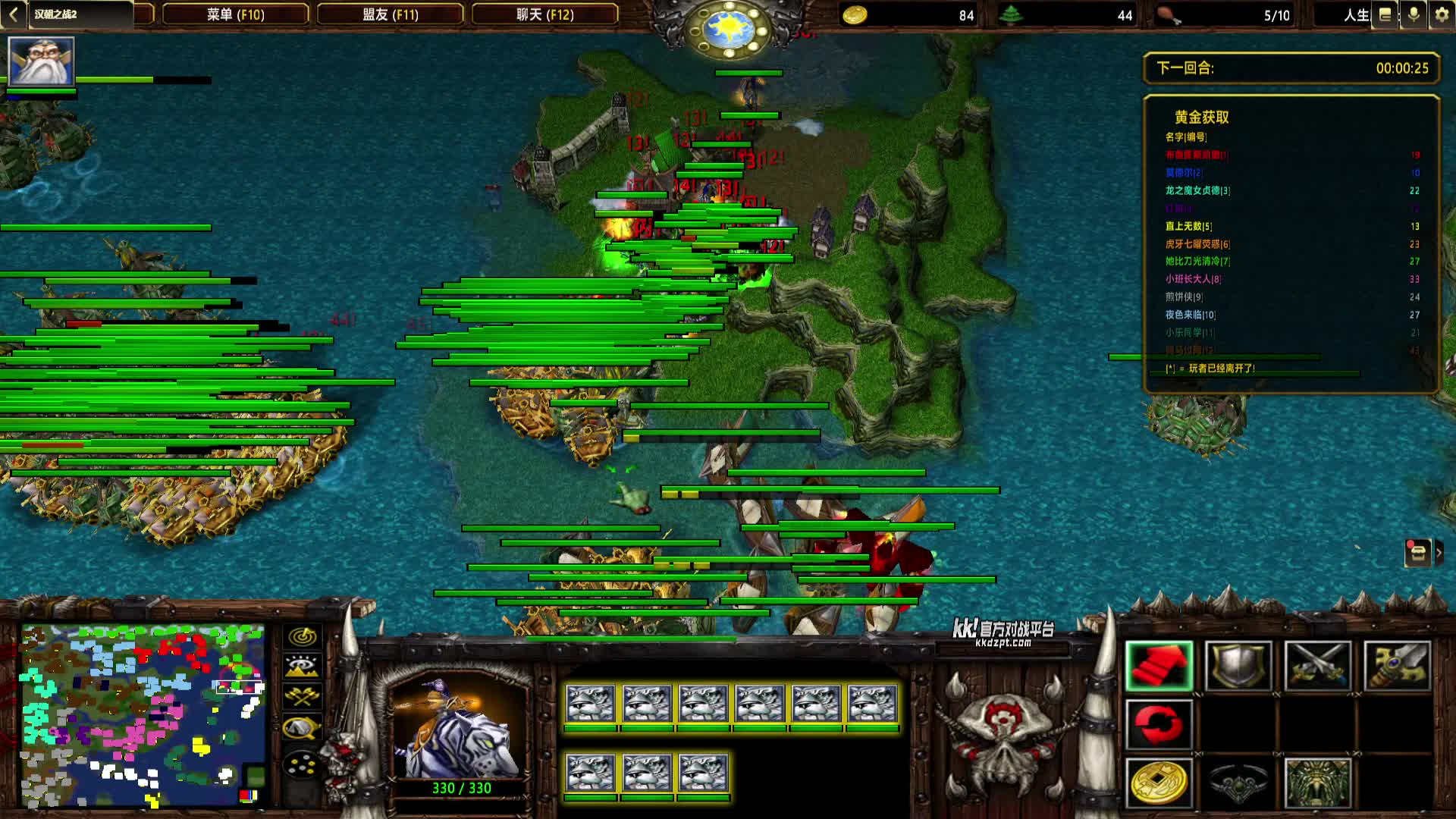Click the gold coin ability icon
The image size is (1456, 819).
[1159, 783]
